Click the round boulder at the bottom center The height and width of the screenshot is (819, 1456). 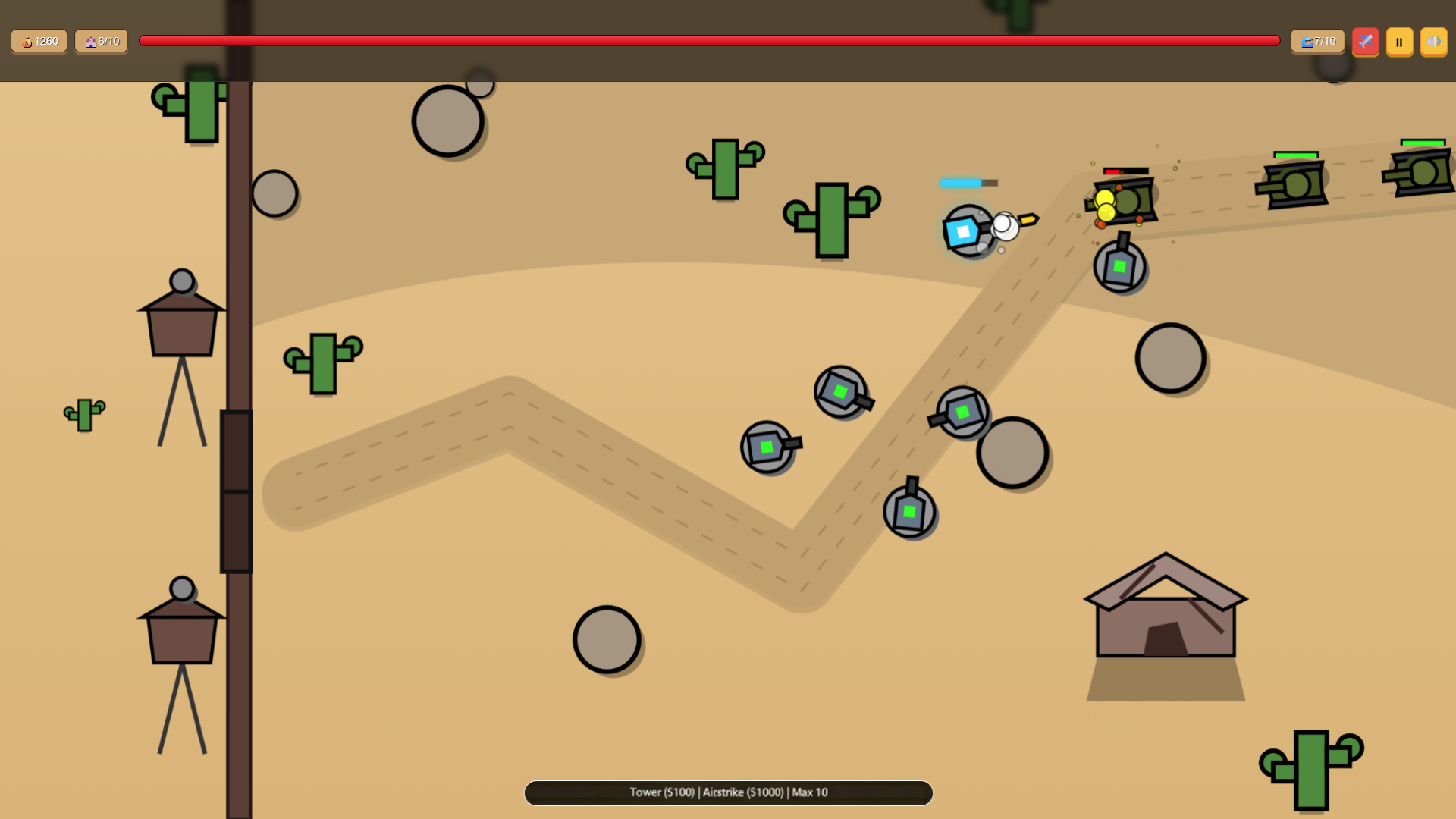point(605,639)
